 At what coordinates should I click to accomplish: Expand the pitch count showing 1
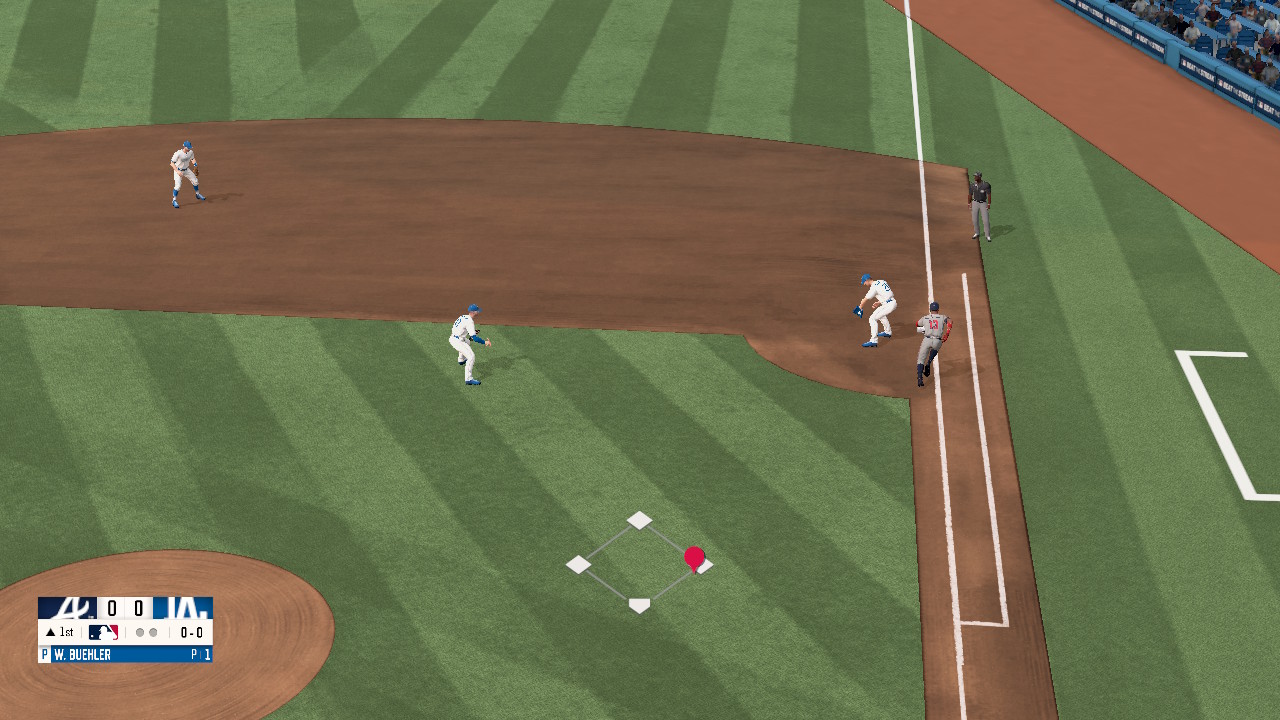[x=207, y=653]
